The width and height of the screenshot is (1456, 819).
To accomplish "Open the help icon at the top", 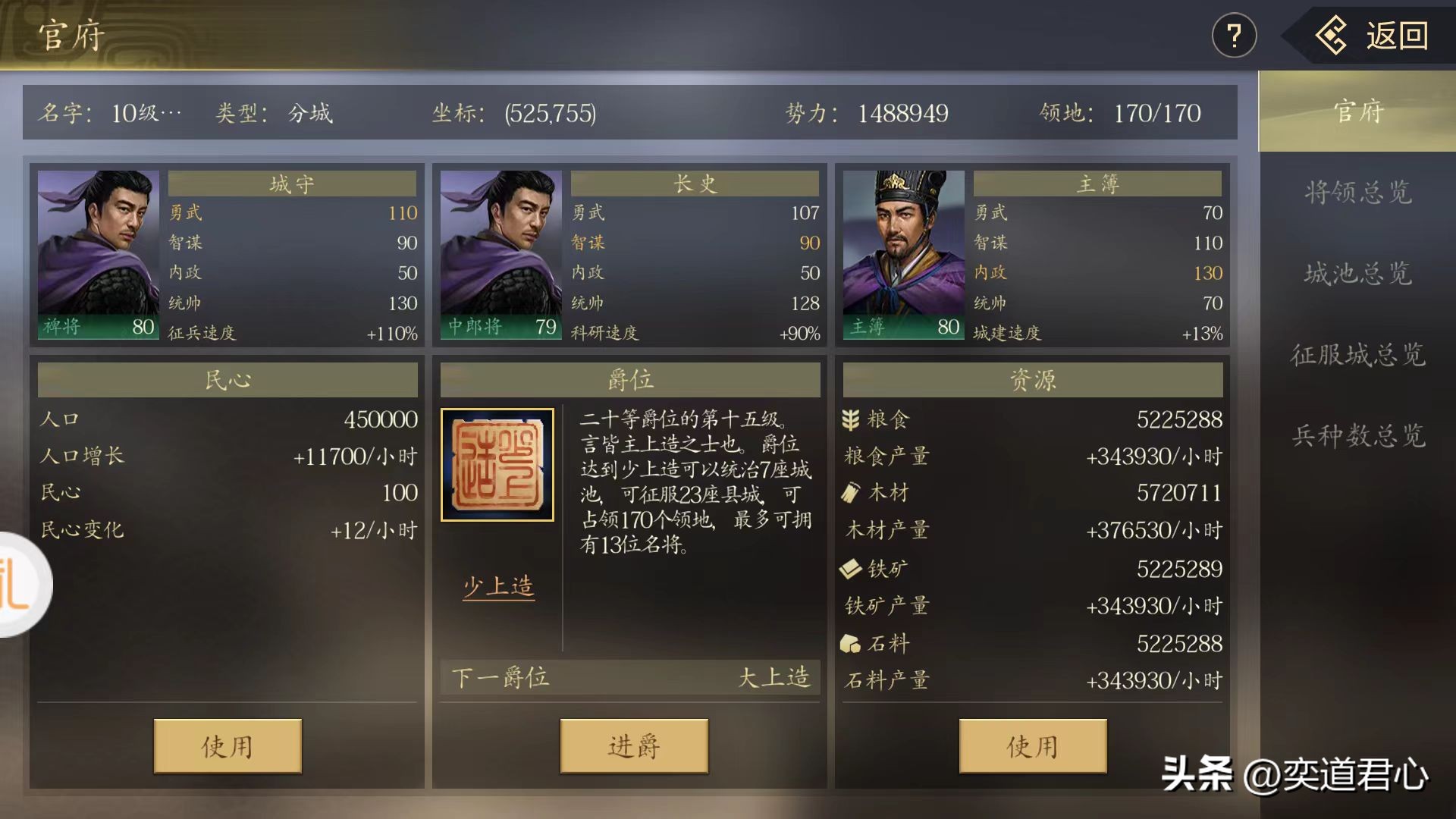I will [x=1235, y=34].
